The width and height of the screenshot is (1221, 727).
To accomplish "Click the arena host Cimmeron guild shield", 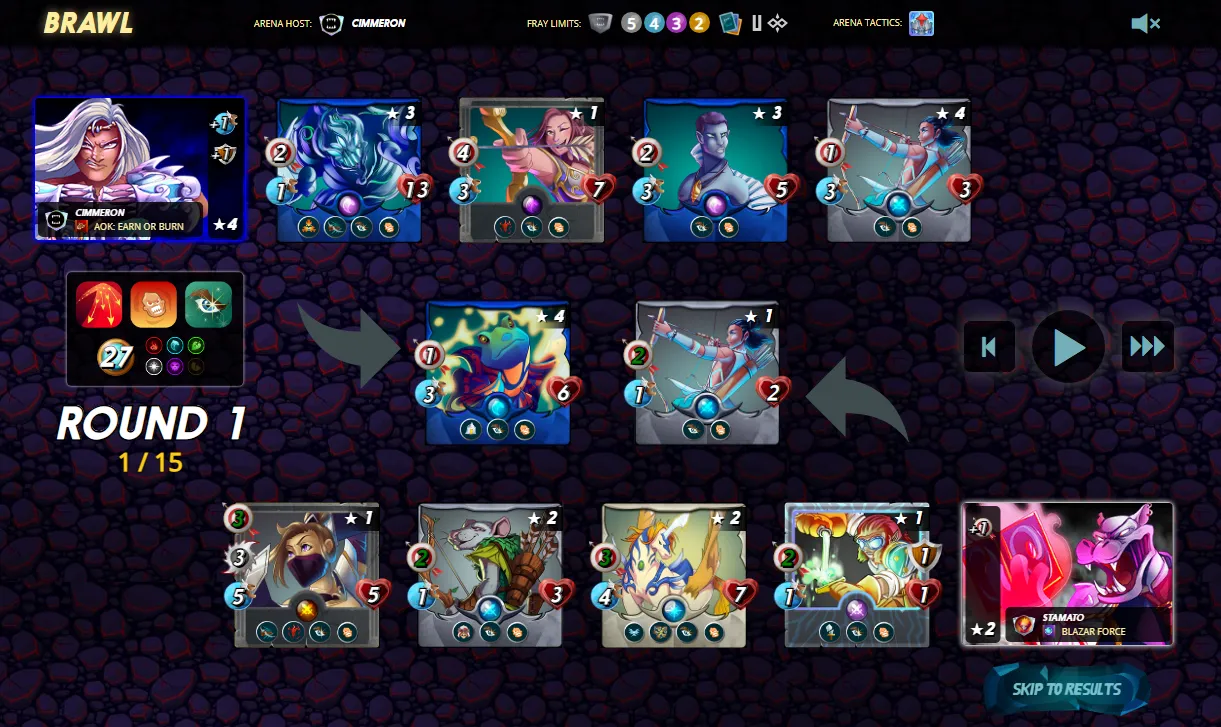I will point(331,23).
